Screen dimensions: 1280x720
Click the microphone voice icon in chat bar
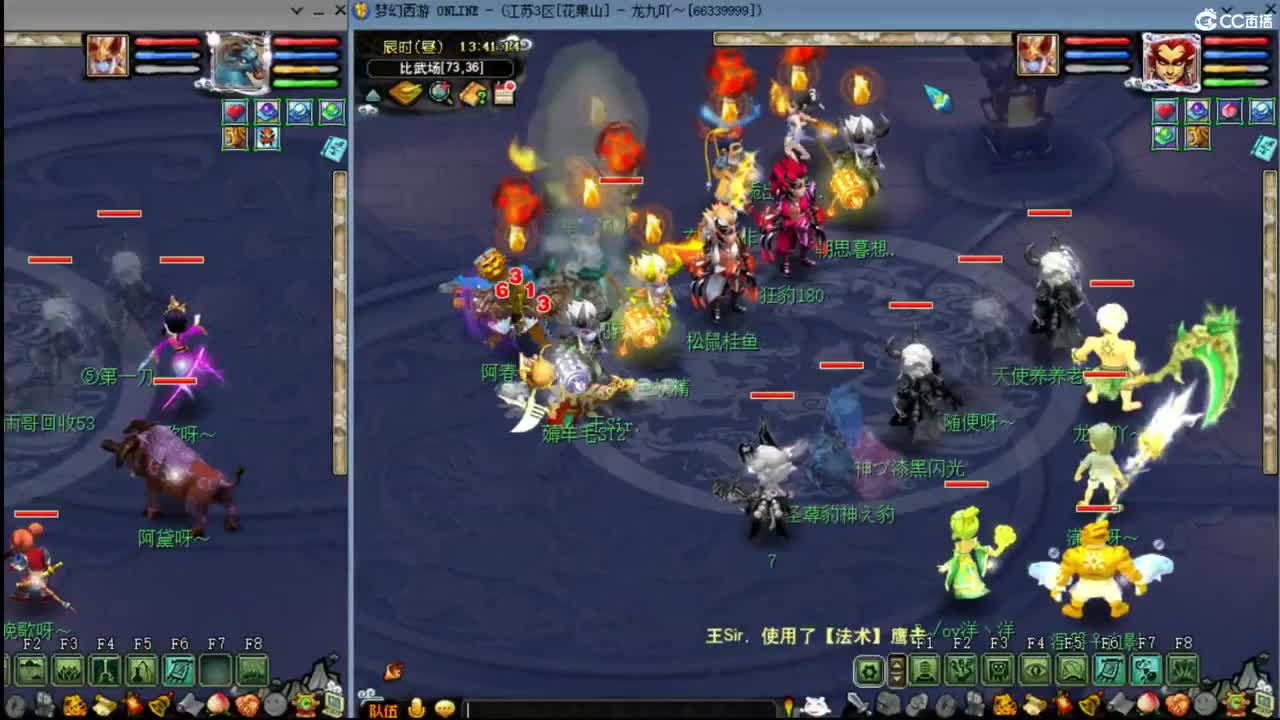416,709
